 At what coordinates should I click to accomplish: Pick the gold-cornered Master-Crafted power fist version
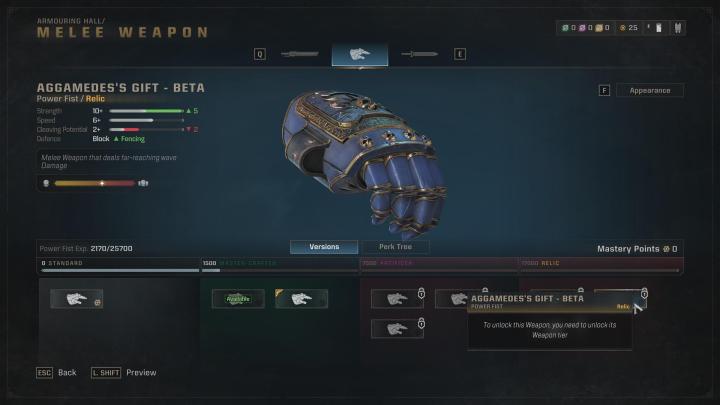[302, 299]
